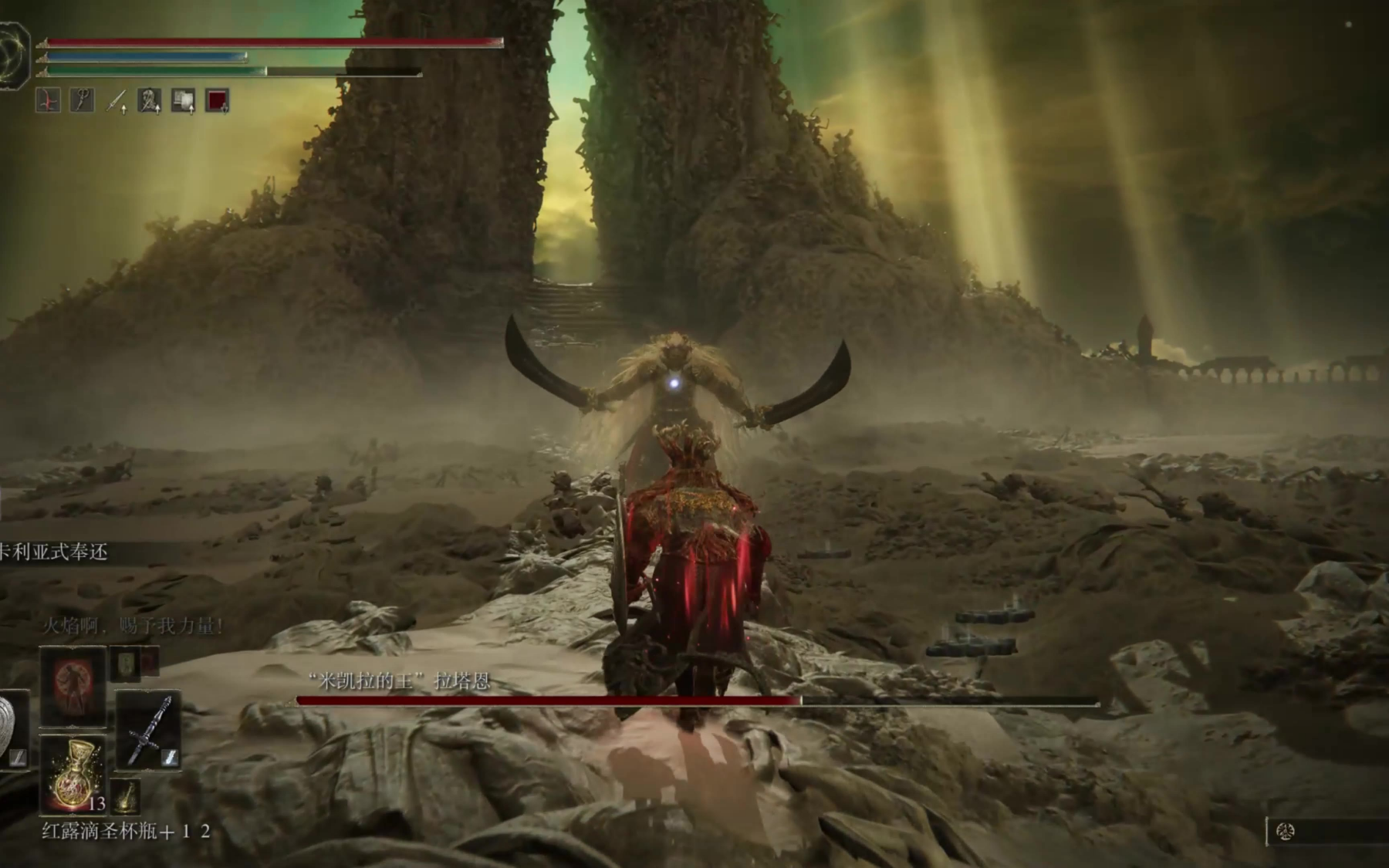Click the scissor-shaped status buff icon
Viewport: 1389px width, 868px height.
(82, 100)
